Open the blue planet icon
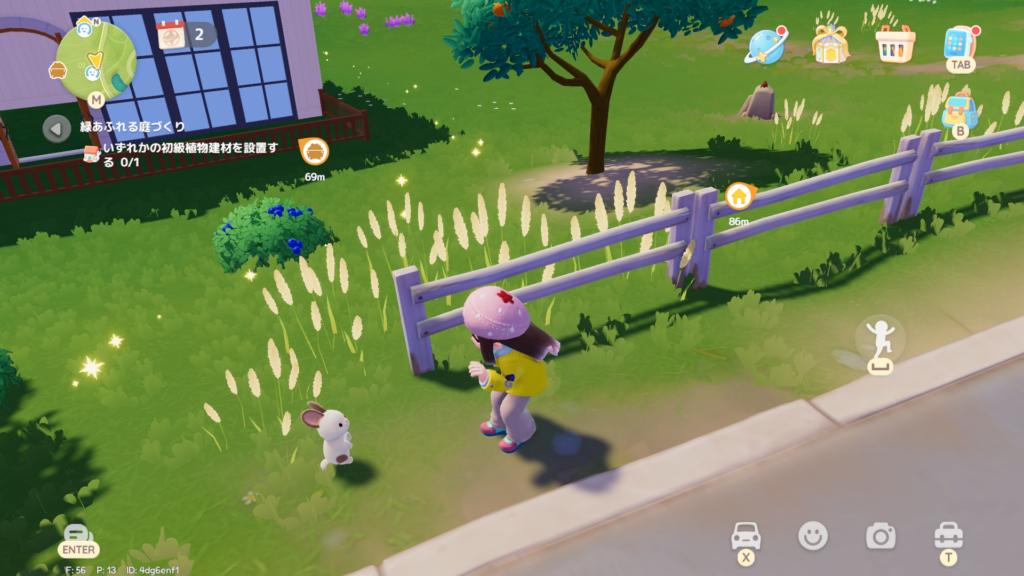This screenshot has width=1024, height=576. coord(765,44)
